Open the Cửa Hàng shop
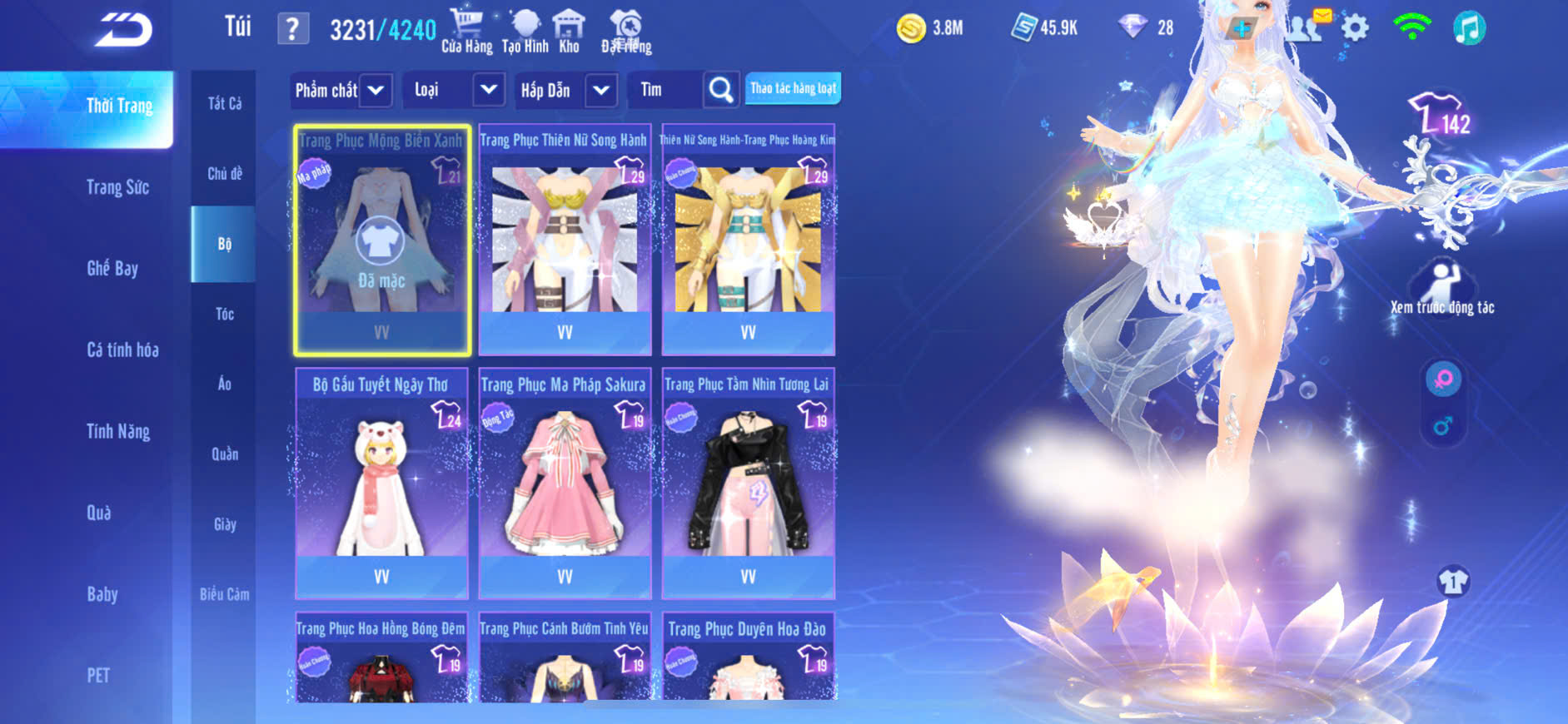 (x=466, y=31)
